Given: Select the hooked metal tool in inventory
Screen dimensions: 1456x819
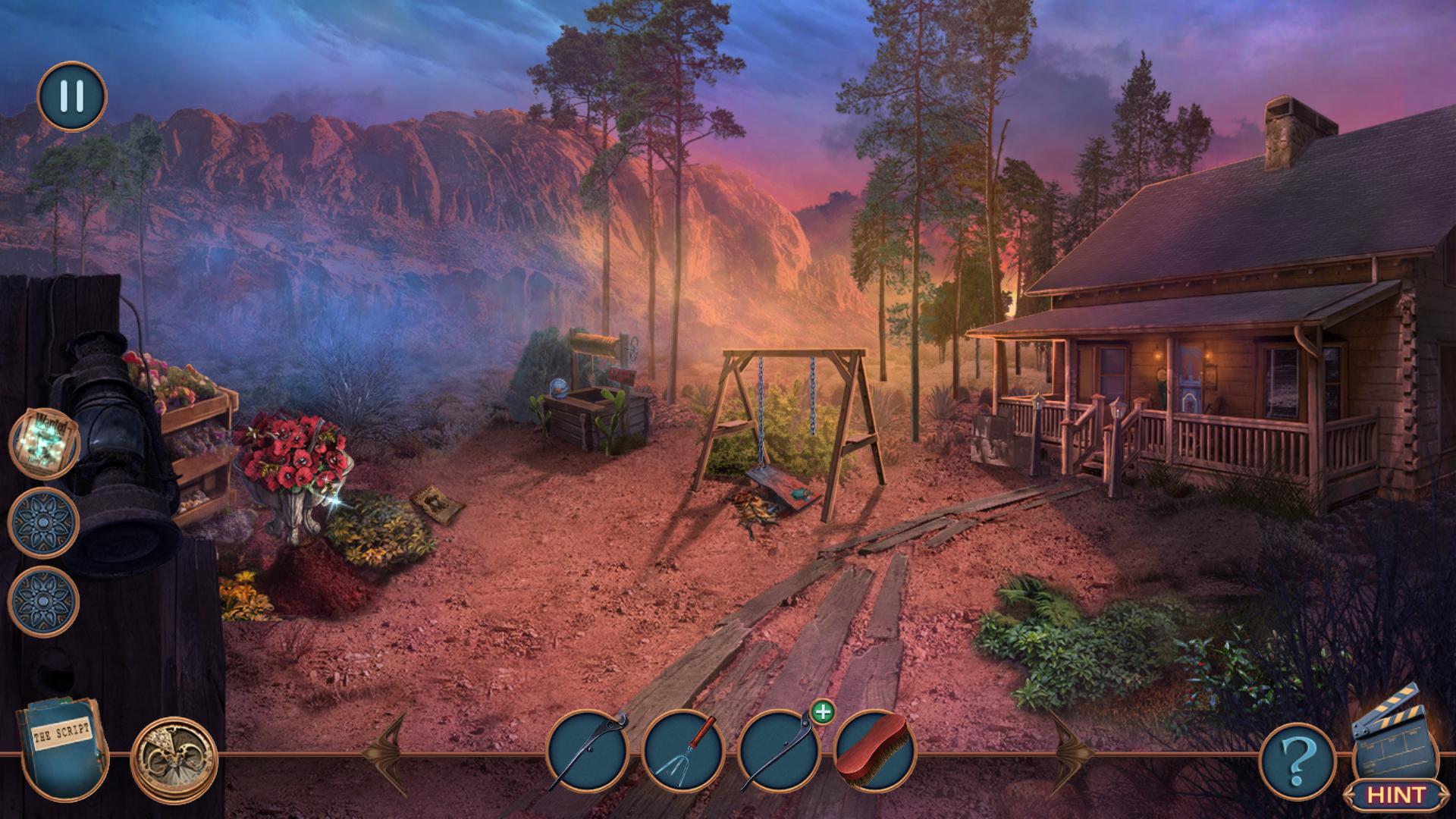Looking at the screenshot, I should tap(588, 751).
